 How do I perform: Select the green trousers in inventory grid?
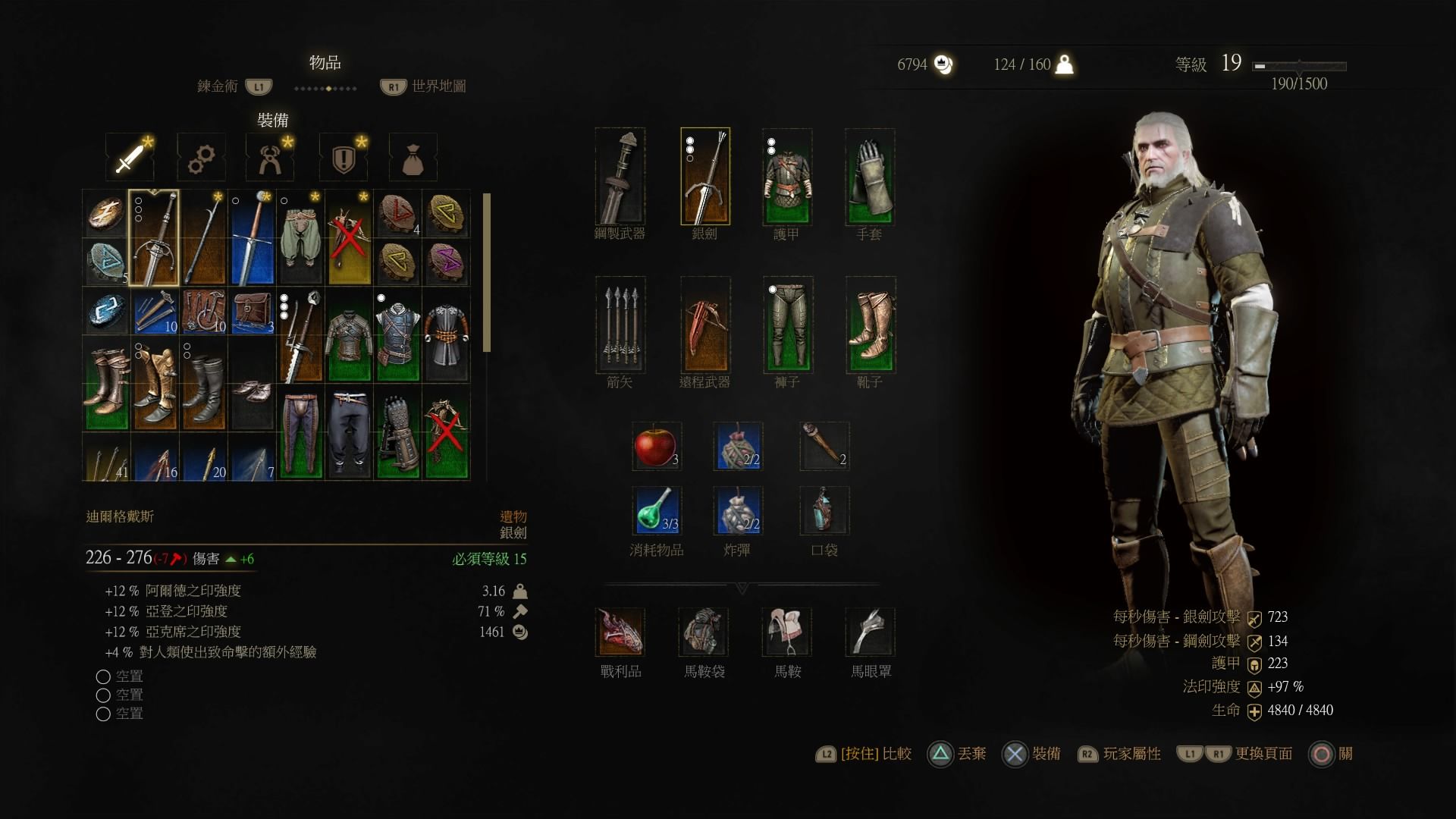pyautogui.click(x=300, y=237)
